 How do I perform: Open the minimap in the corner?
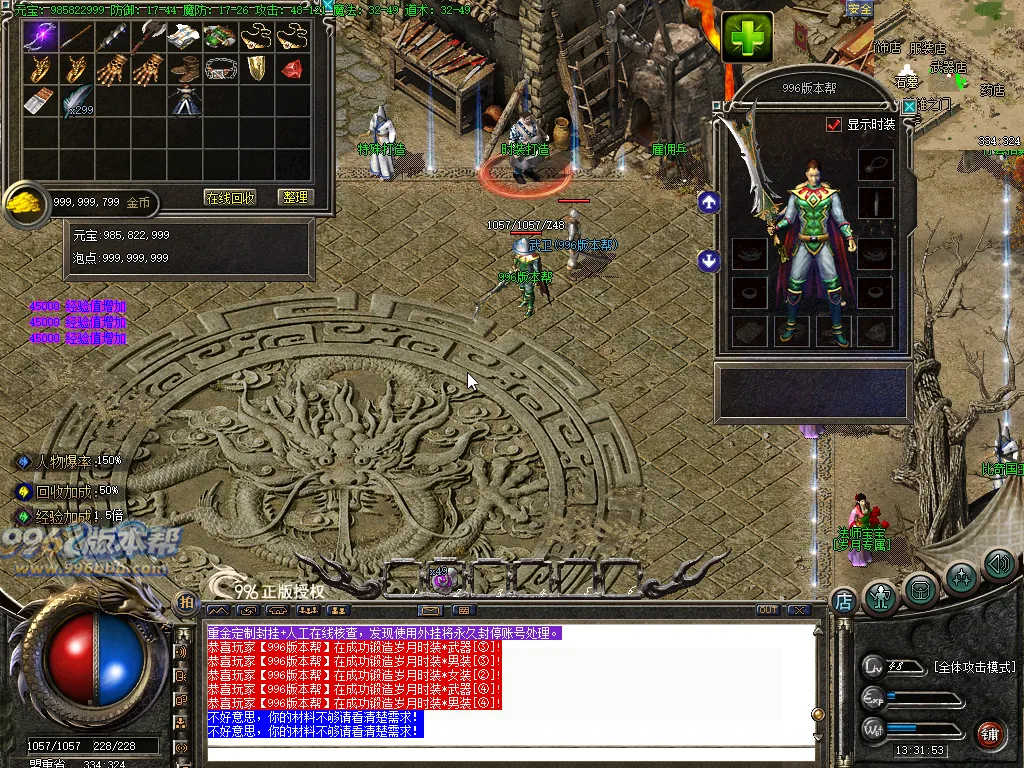[948, 75]
